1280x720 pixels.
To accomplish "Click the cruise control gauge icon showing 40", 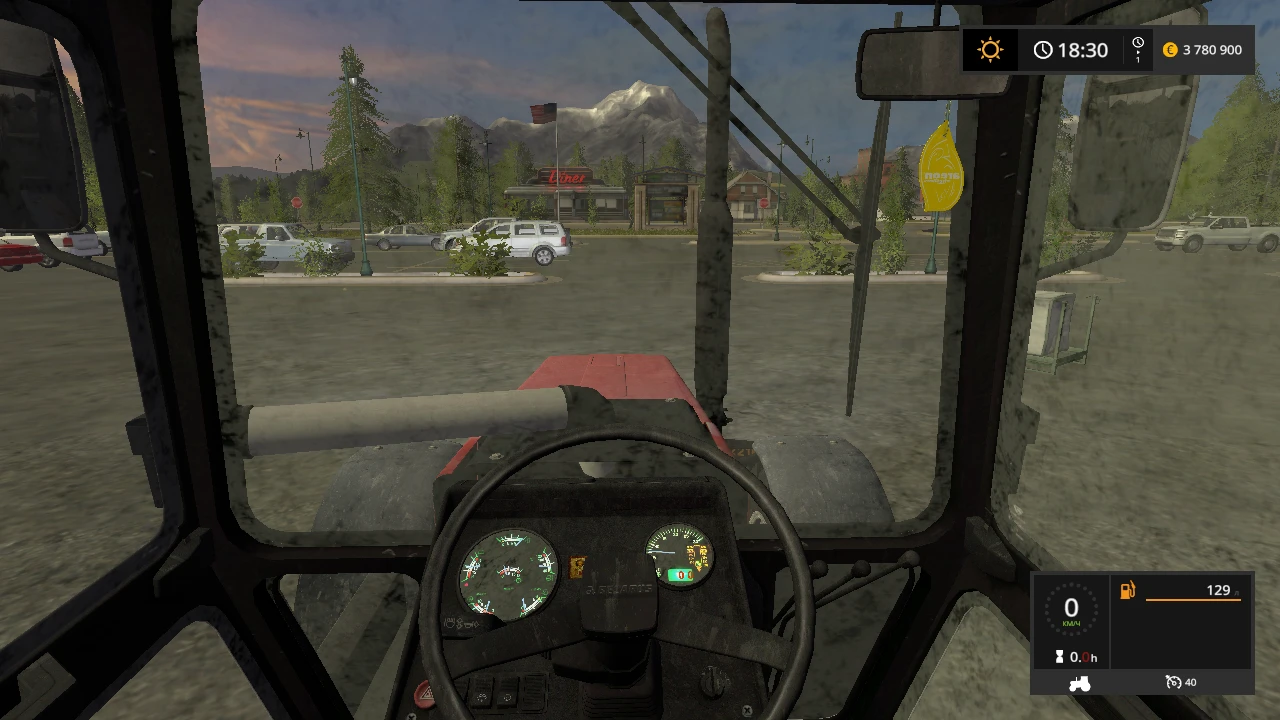I will (1172, 681).
